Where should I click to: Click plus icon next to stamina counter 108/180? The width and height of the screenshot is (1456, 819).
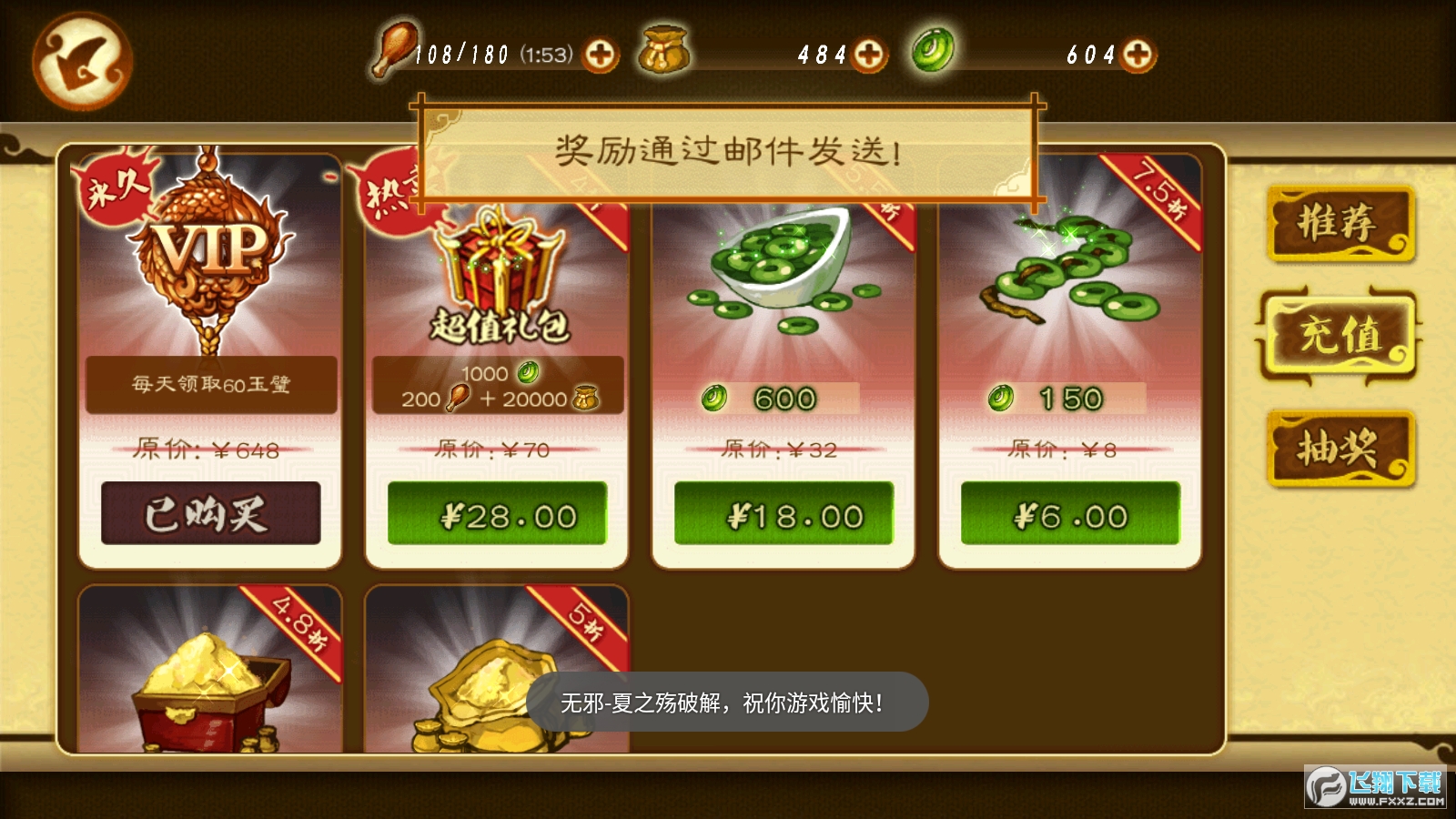[601, 55]
